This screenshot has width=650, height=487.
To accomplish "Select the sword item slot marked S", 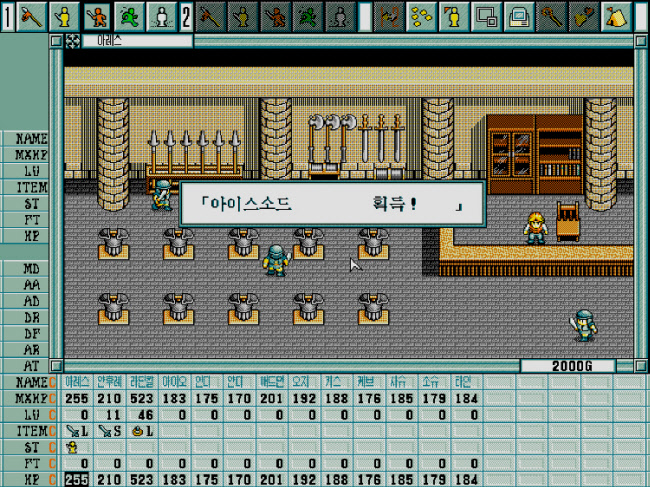I will point(110,431).
